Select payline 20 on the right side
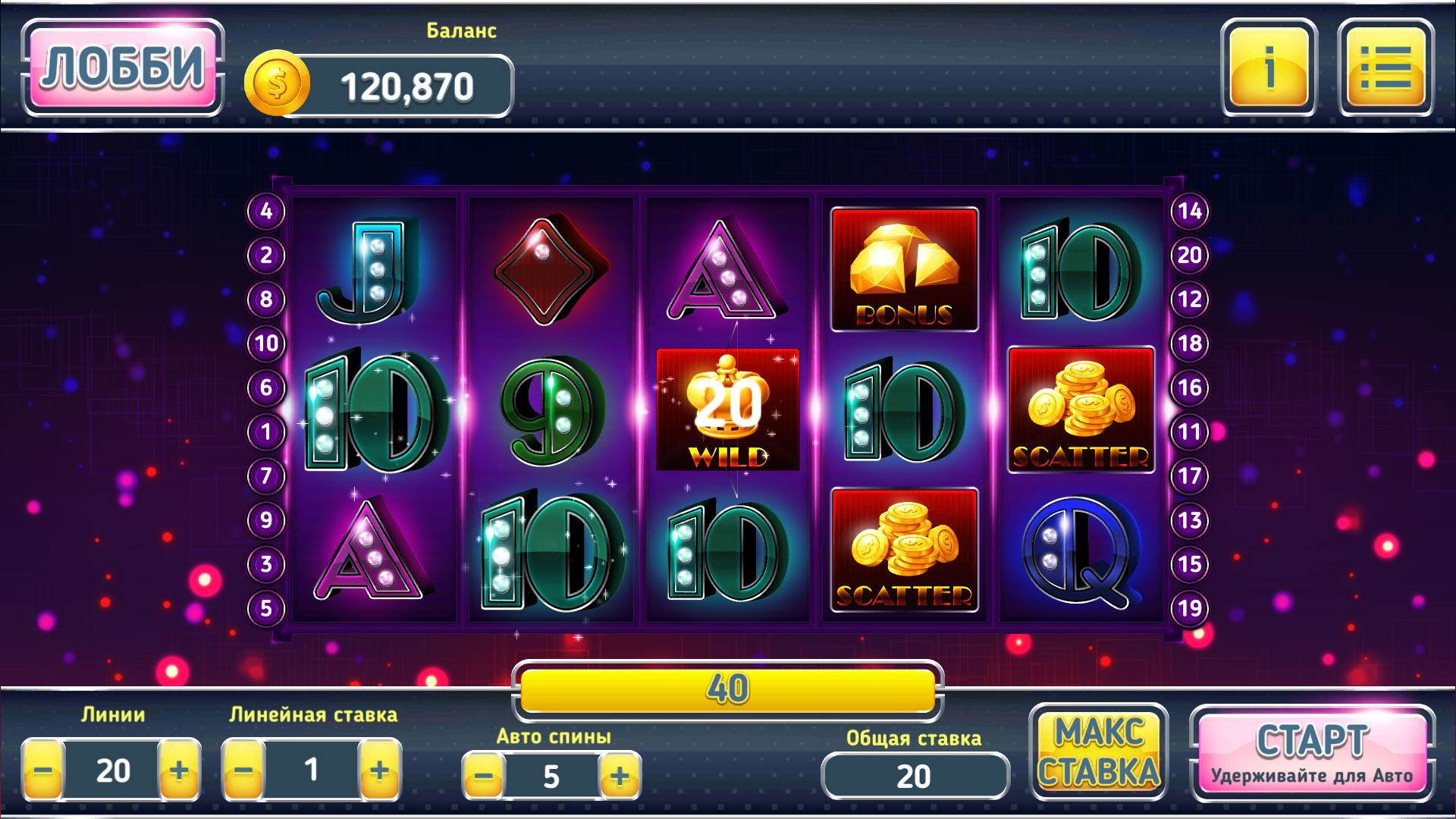Image resolution: width=1456 pixels, height=819 pixels. coord(1188,255)
